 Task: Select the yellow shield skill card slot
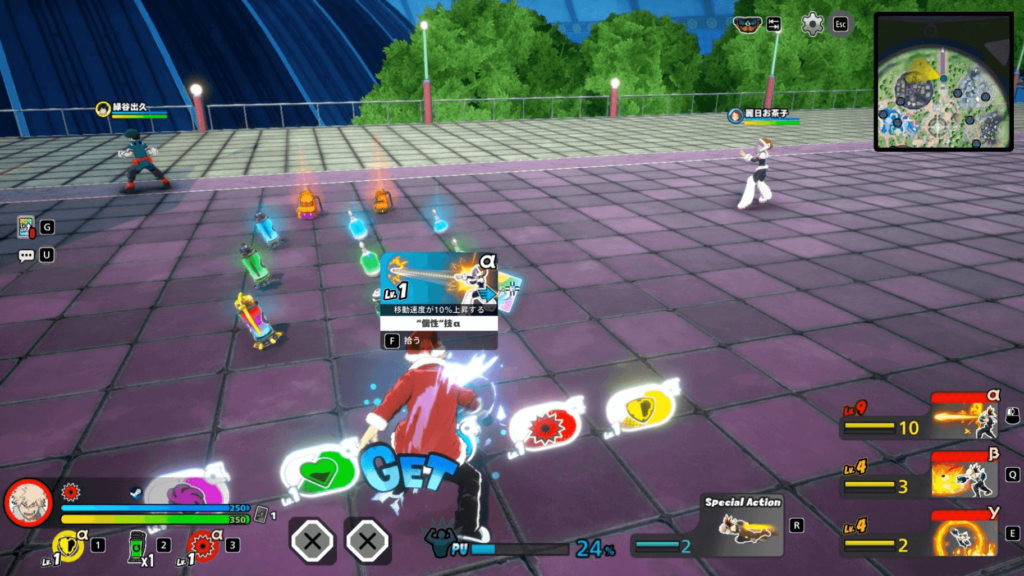68,546
